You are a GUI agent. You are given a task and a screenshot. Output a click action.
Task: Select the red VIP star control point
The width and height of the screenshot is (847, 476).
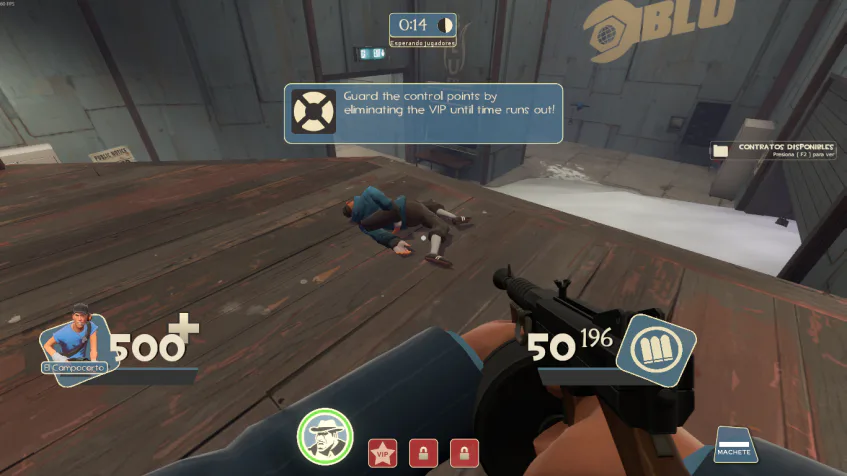point(382,453)
